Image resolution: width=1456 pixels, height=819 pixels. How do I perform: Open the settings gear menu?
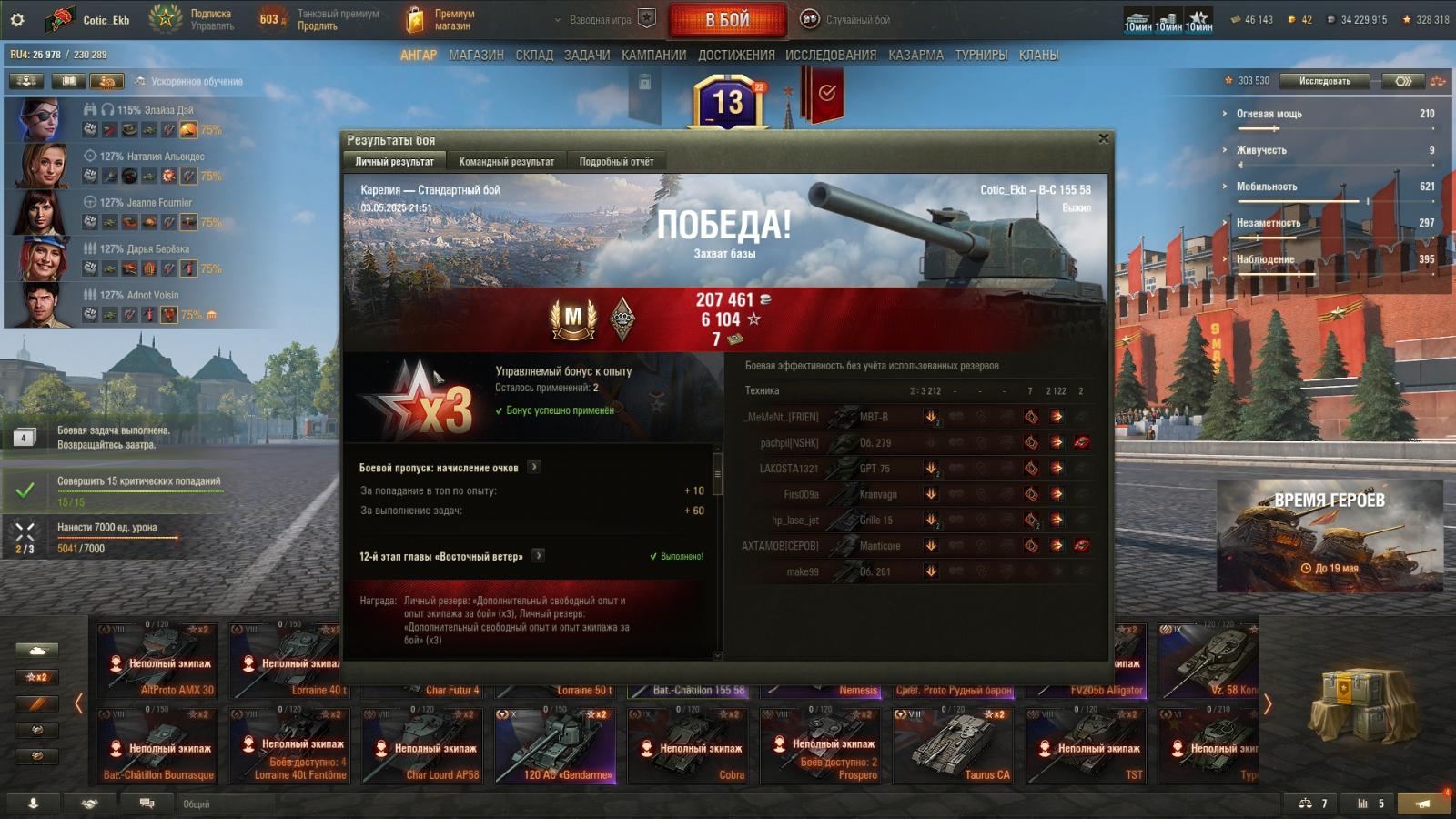coord(17,19)
